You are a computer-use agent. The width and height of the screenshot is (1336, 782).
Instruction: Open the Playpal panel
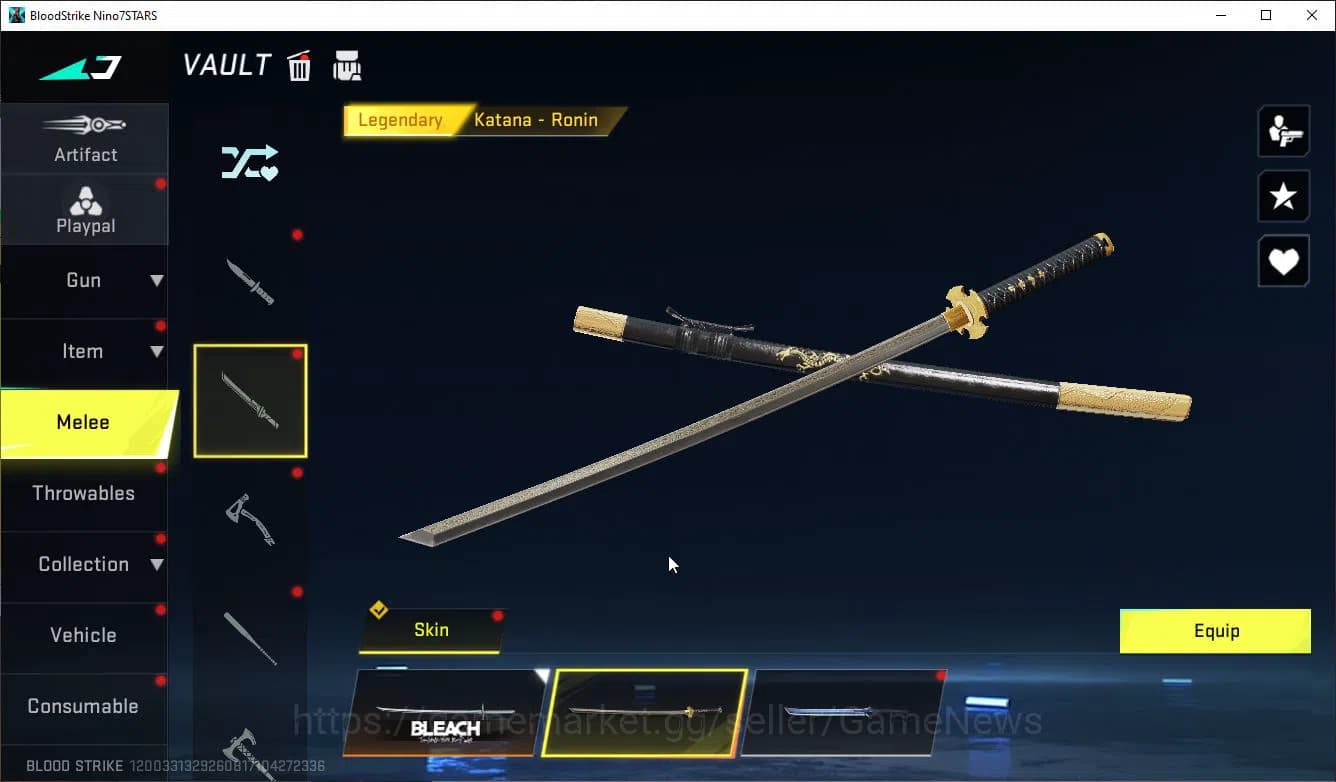tap(85, 208)
